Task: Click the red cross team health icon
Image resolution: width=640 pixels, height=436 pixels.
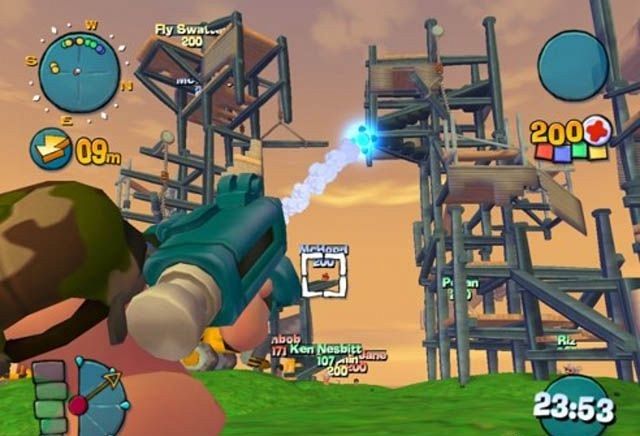Action: [597, 130]
